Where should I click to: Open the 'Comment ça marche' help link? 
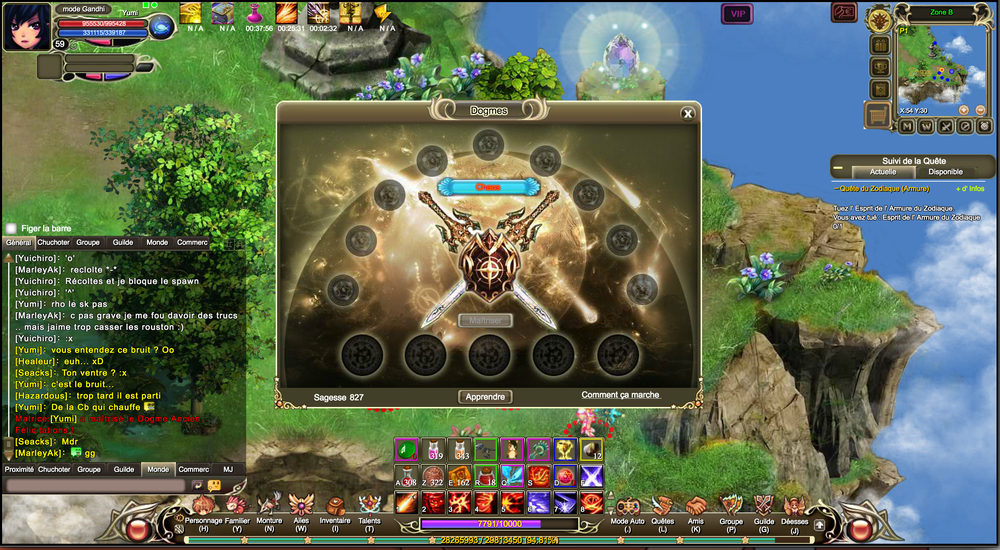tap(621, 395)
